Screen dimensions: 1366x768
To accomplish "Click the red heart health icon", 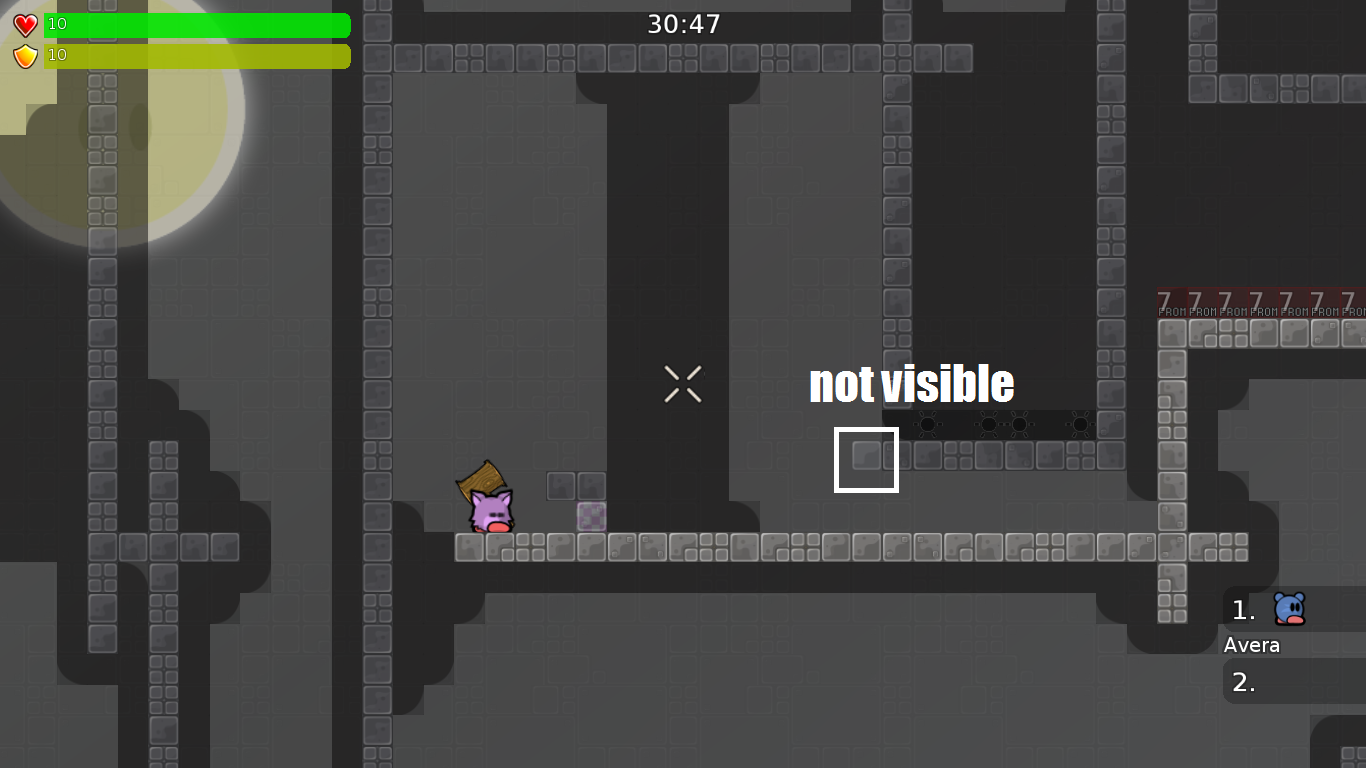I will pos(23,25).
